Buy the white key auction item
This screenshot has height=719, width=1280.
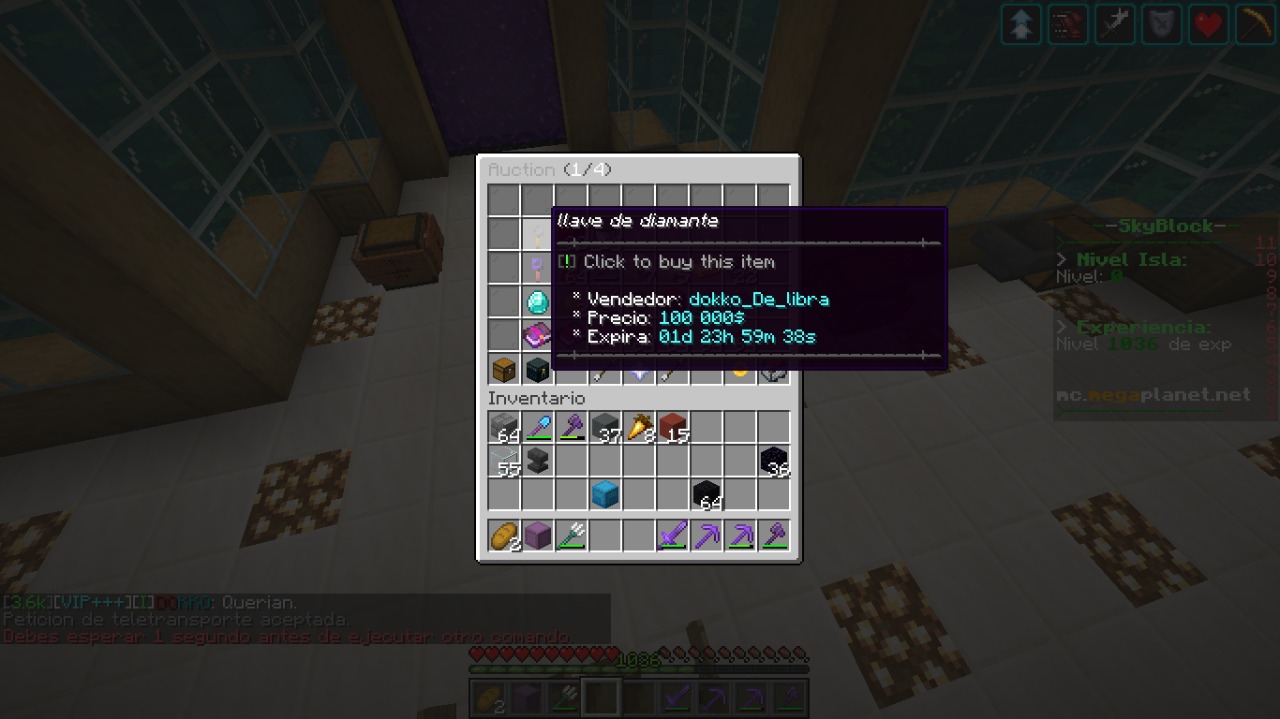pos(537,234)
